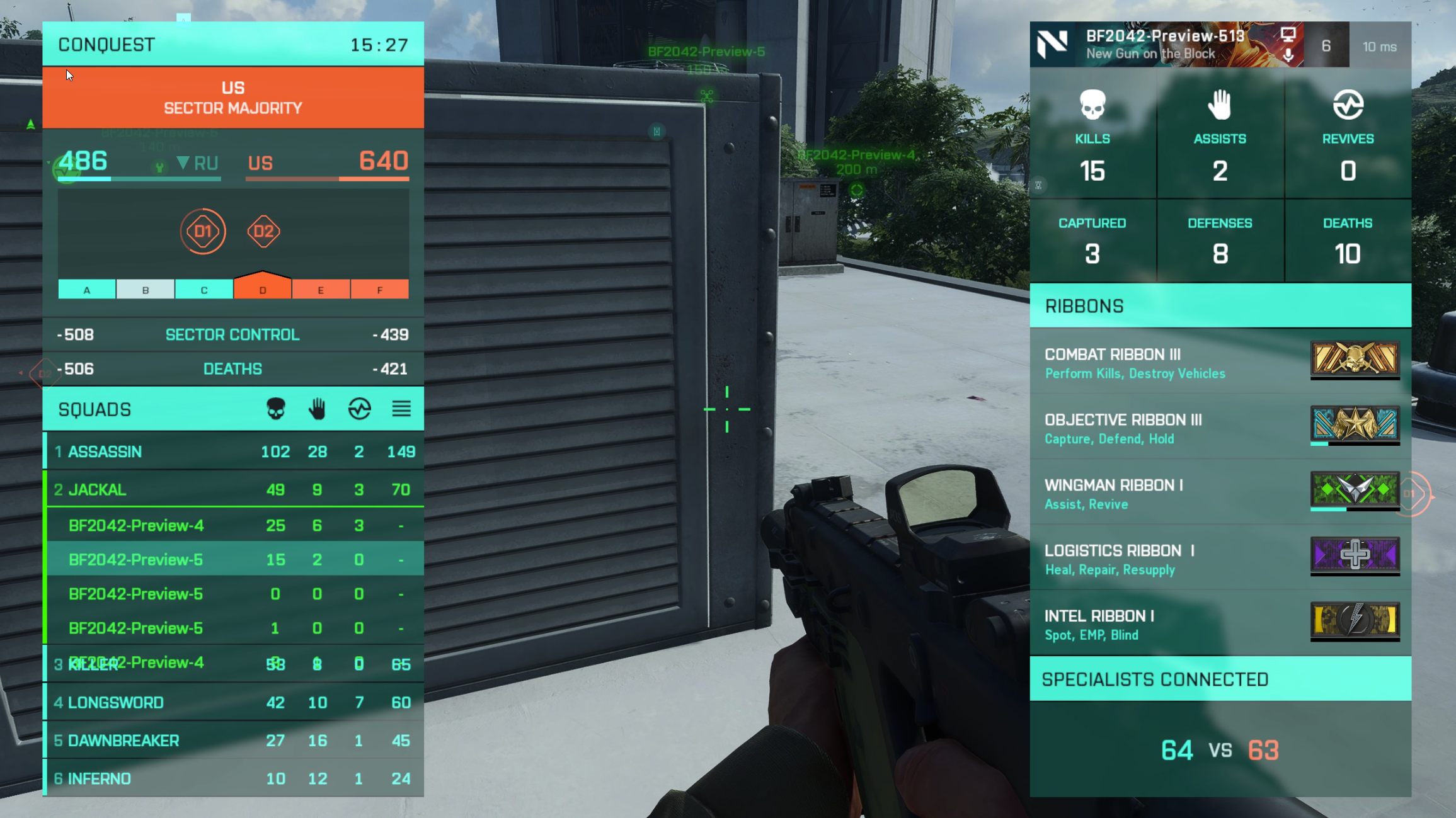Select the INFERNO squad row
Screen dimensions: 1456x818
coord(233,778)
